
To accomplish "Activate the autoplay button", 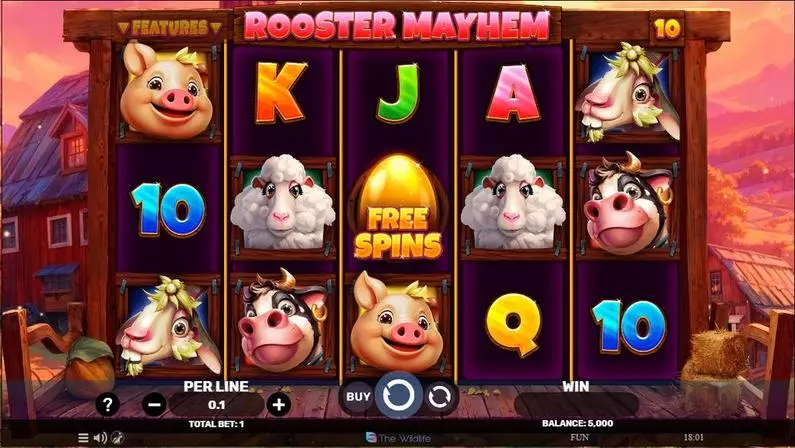I will (x=438, y=397).
